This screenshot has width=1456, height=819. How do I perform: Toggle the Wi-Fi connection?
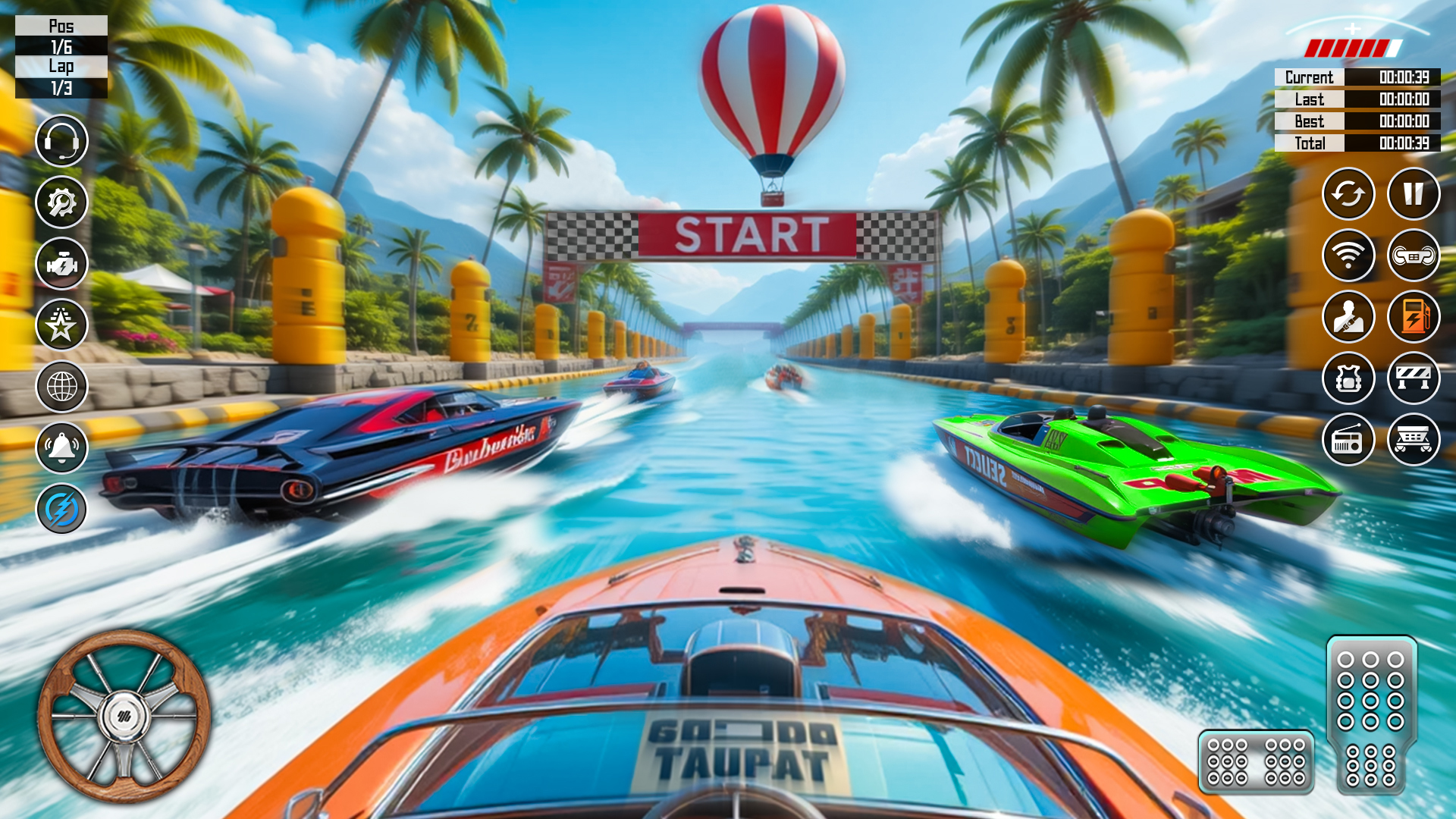[x=1349, y=256]
